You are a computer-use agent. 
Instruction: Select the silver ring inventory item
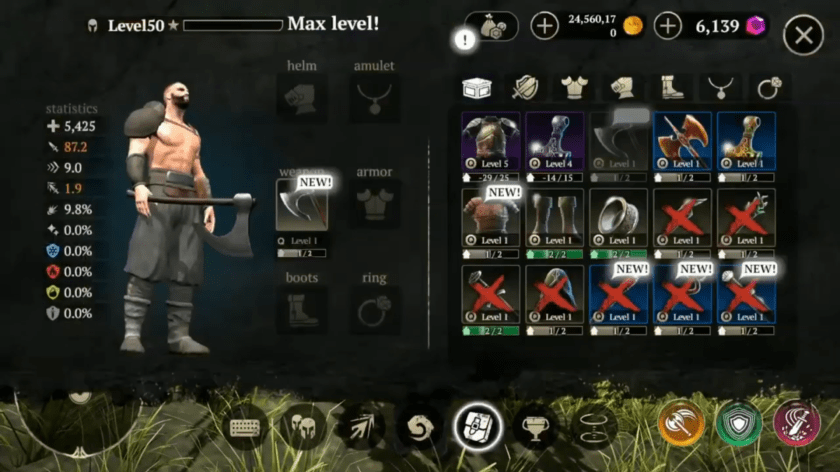[619, 217]
